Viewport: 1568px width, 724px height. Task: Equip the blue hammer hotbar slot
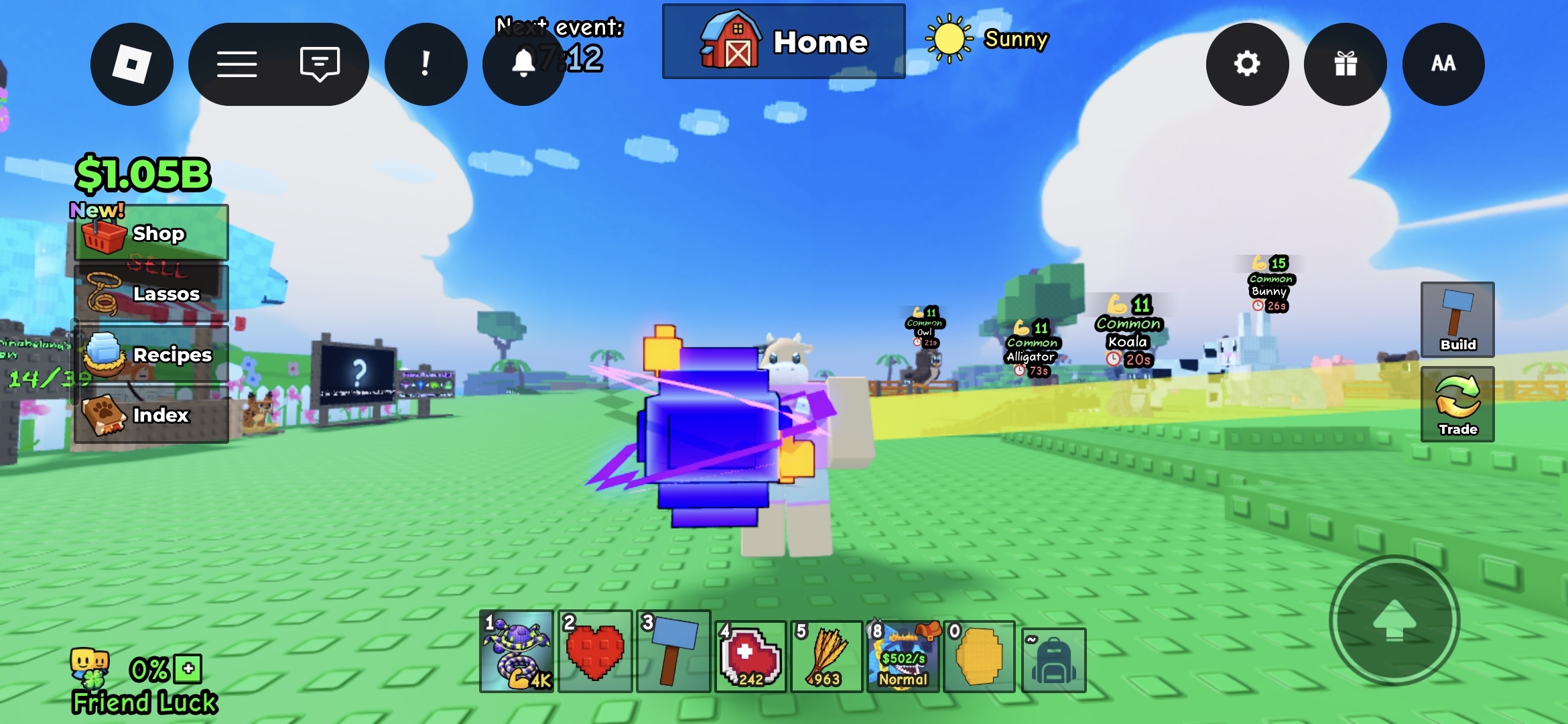click(673, 652)
